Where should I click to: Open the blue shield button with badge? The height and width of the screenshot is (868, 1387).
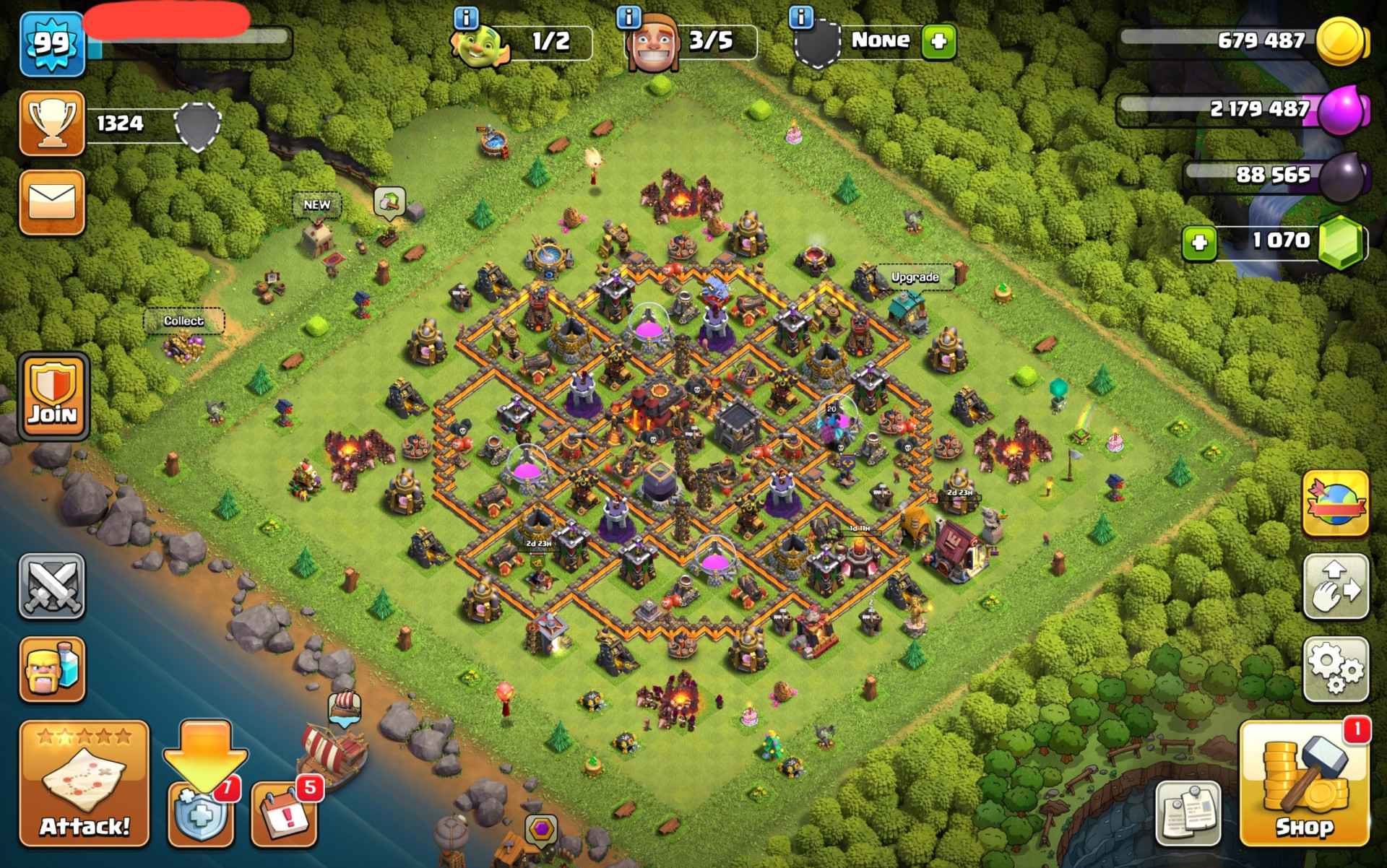click(x=201, y=815)
